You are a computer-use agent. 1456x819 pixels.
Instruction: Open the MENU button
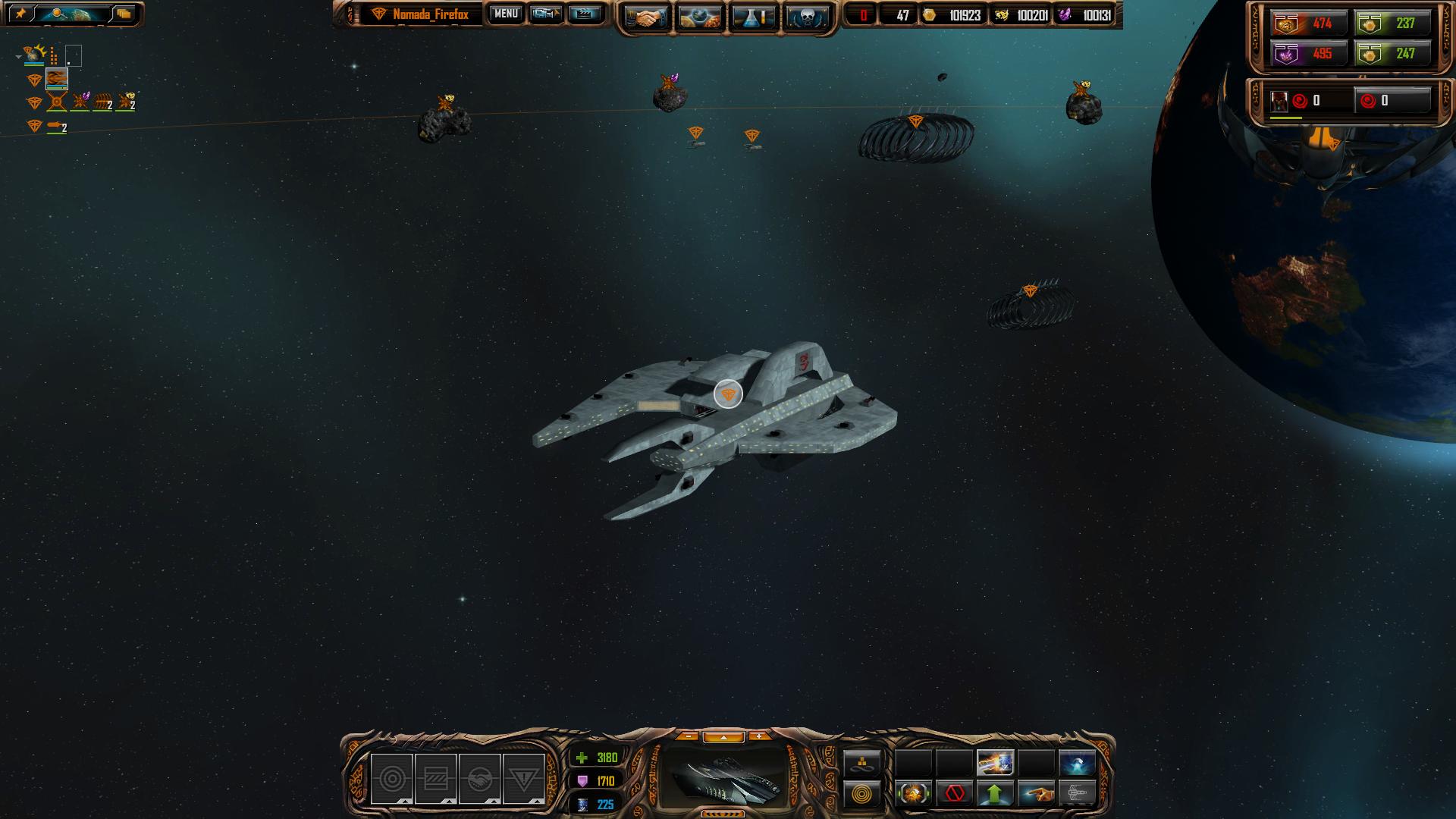pyautogui.click(x=506, y=14)
